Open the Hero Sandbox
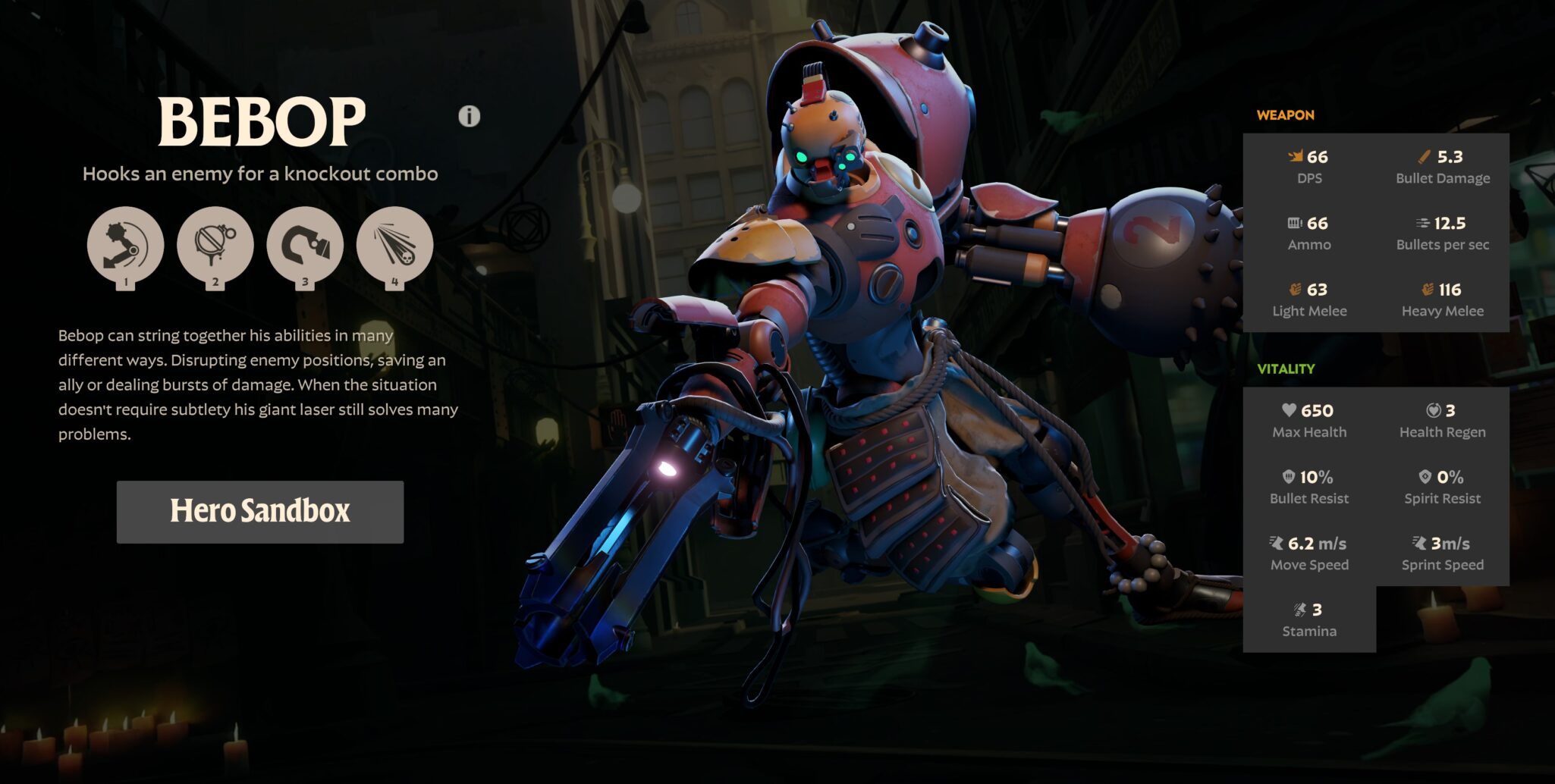This screenshot has width=1555, height=784. (x=260, y=512)
